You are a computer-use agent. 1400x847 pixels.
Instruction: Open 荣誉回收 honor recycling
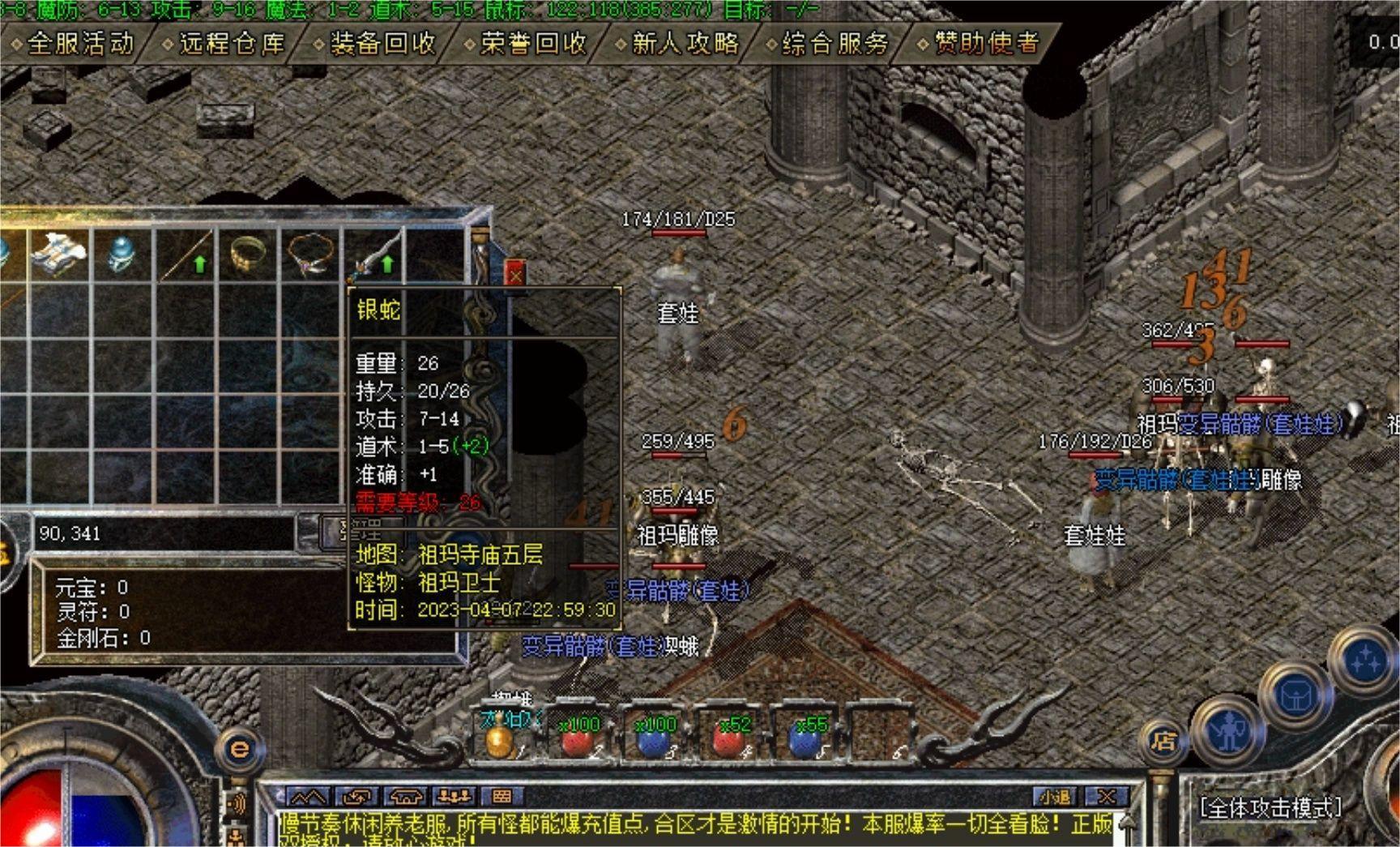click(532, 43)
